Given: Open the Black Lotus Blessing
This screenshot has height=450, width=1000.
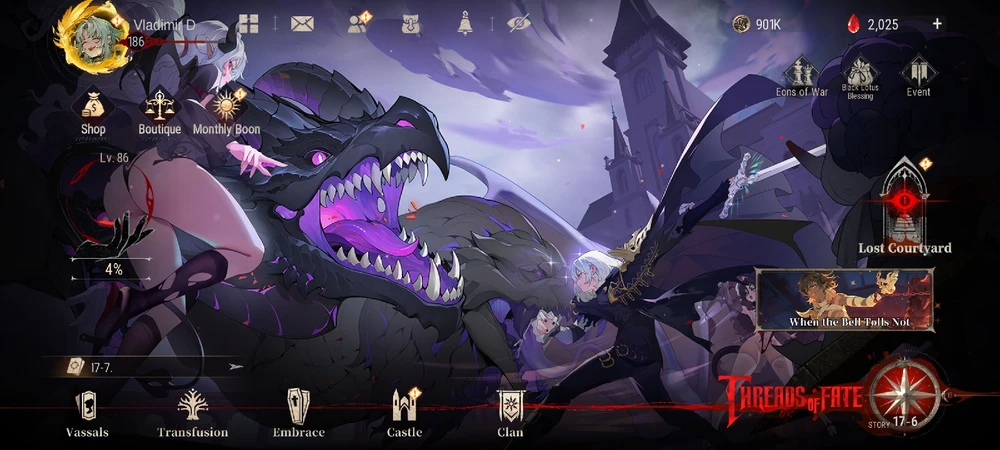Looking at the screenshot, I should click(860, 77).
